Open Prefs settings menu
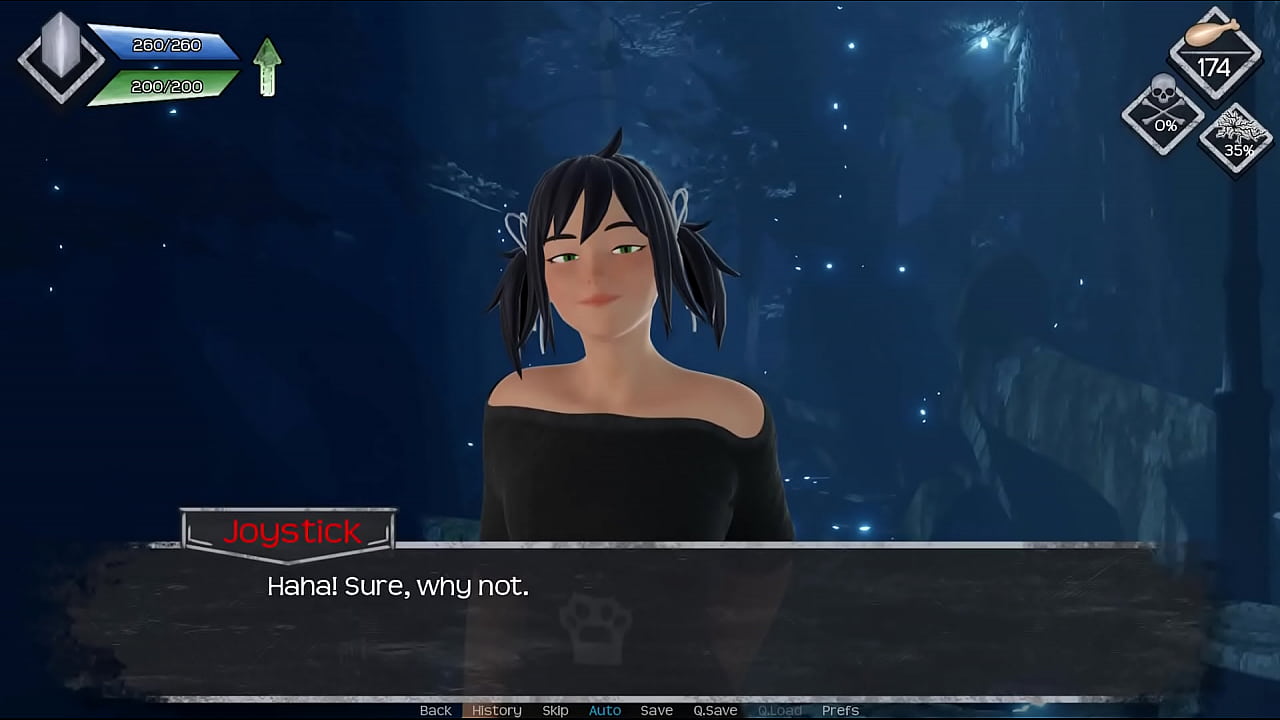This screenshot has width=1280, height=720. 840,710
